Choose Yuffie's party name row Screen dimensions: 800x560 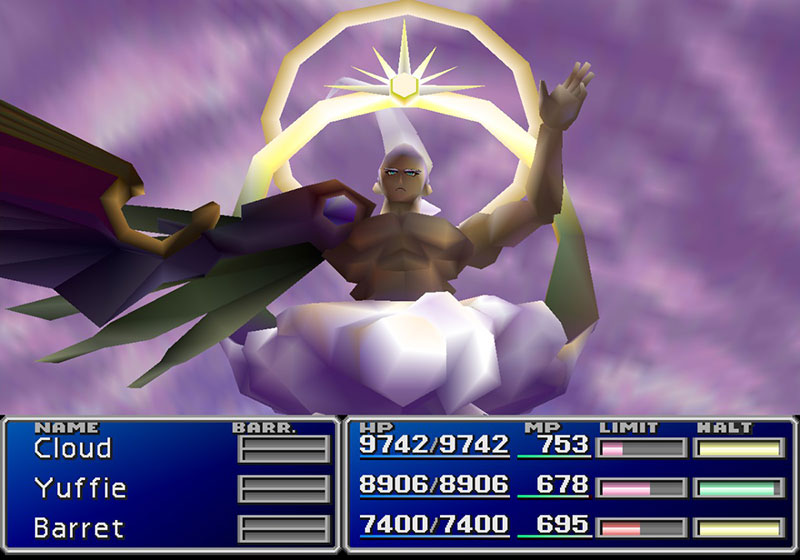point(80,488)
